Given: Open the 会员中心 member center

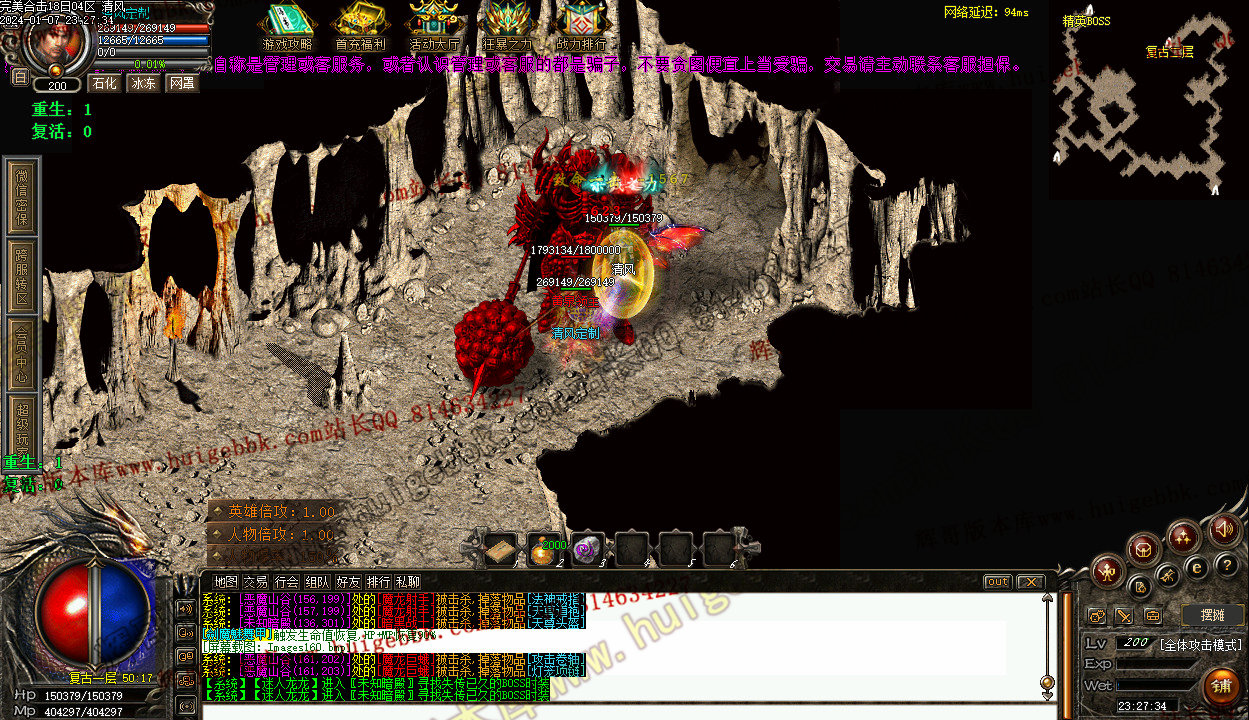Looking at the screenshot, I should coord(22,352).
